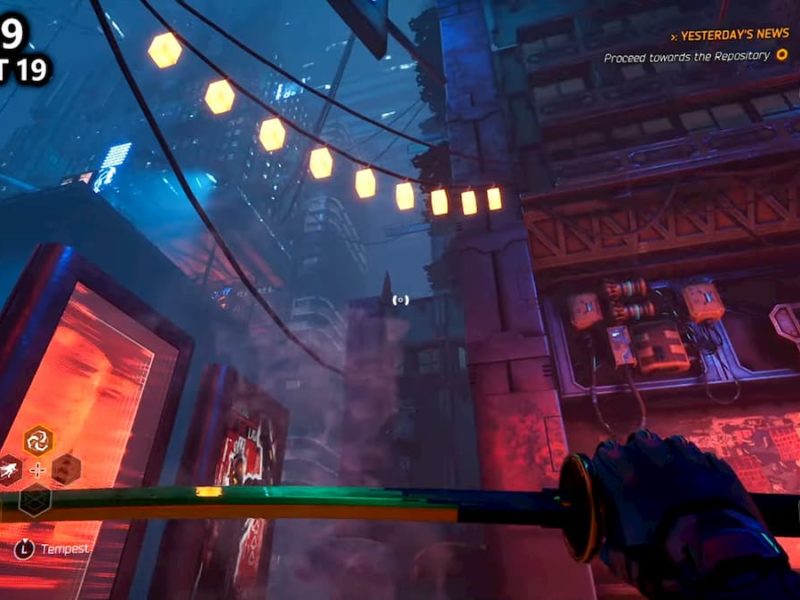Pick the empty bottom ability hexagon
Viewport: 800px width, 600px height.
coord(35,499)
